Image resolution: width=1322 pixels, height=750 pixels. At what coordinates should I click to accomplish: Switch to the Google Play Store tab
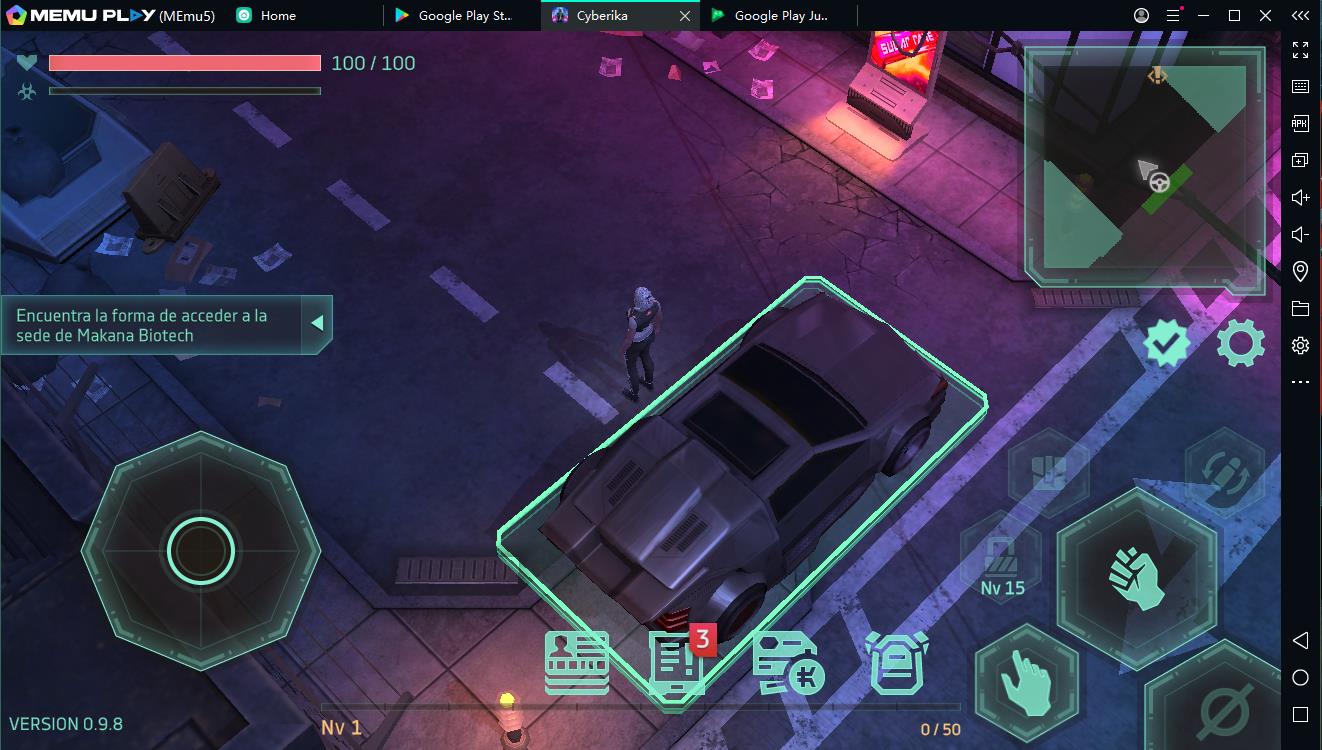click(x=458, y=16)
